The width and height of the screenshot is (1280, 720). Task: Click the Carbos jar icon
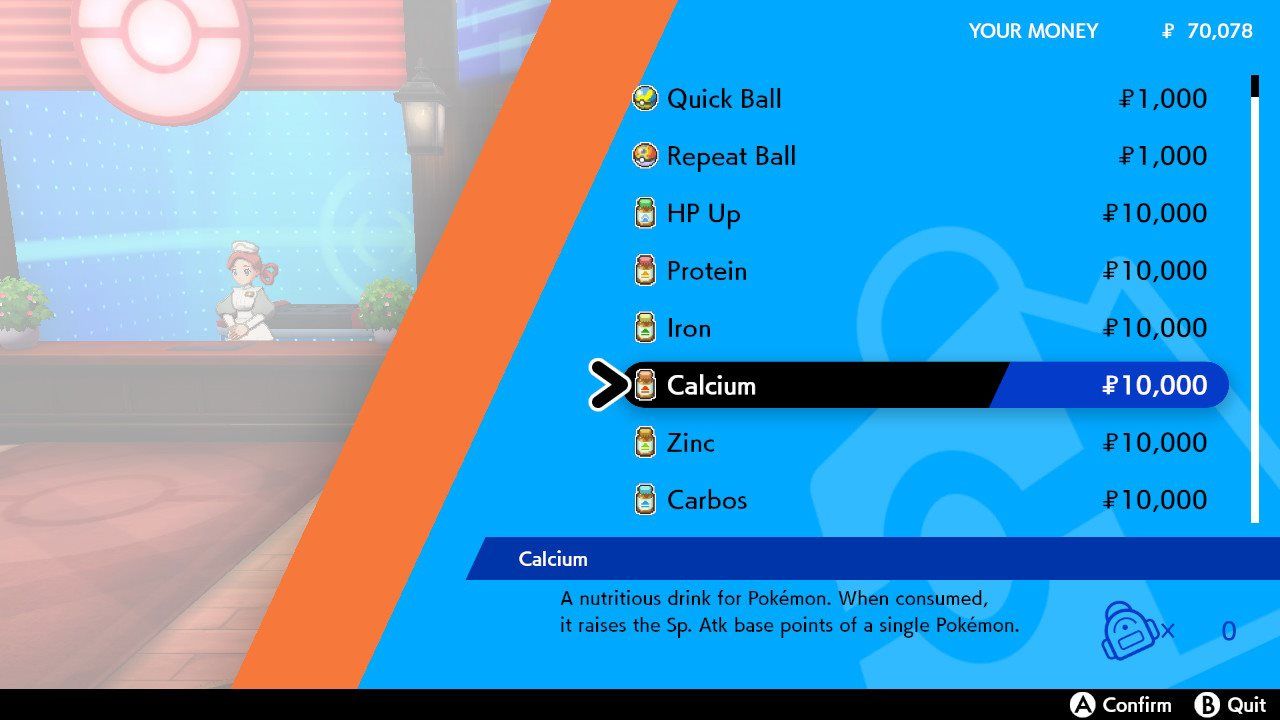click(644, 499)
